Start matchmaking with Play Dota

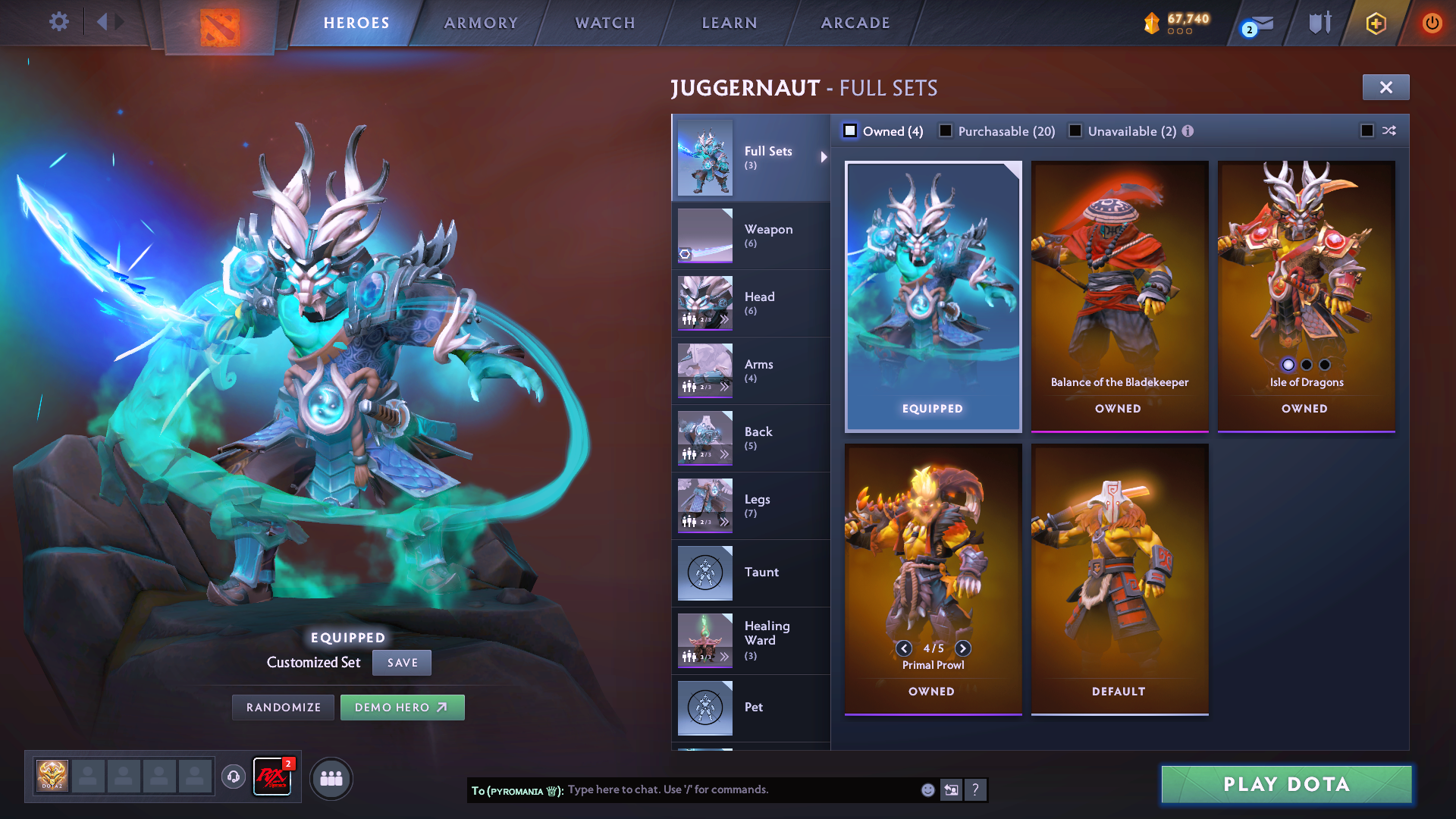tap(1286, 784)
